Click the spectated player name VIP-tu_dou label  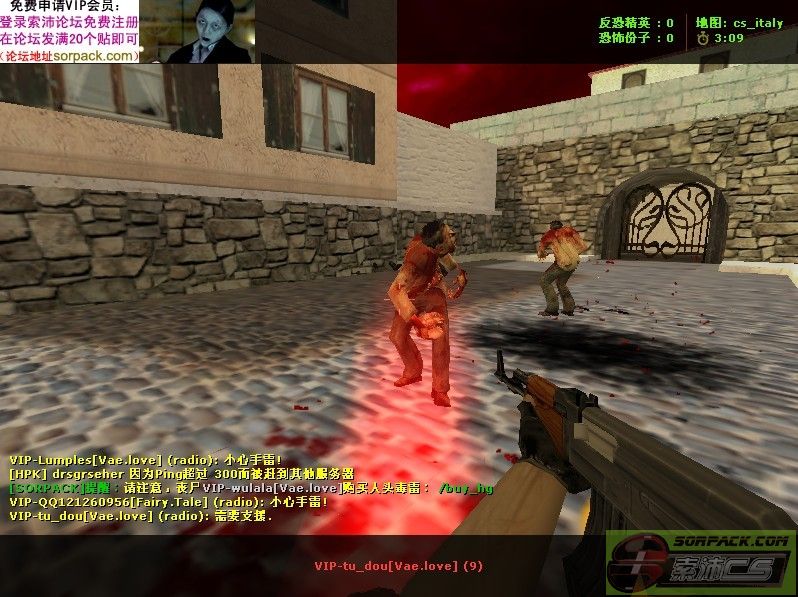pos(398,566)
